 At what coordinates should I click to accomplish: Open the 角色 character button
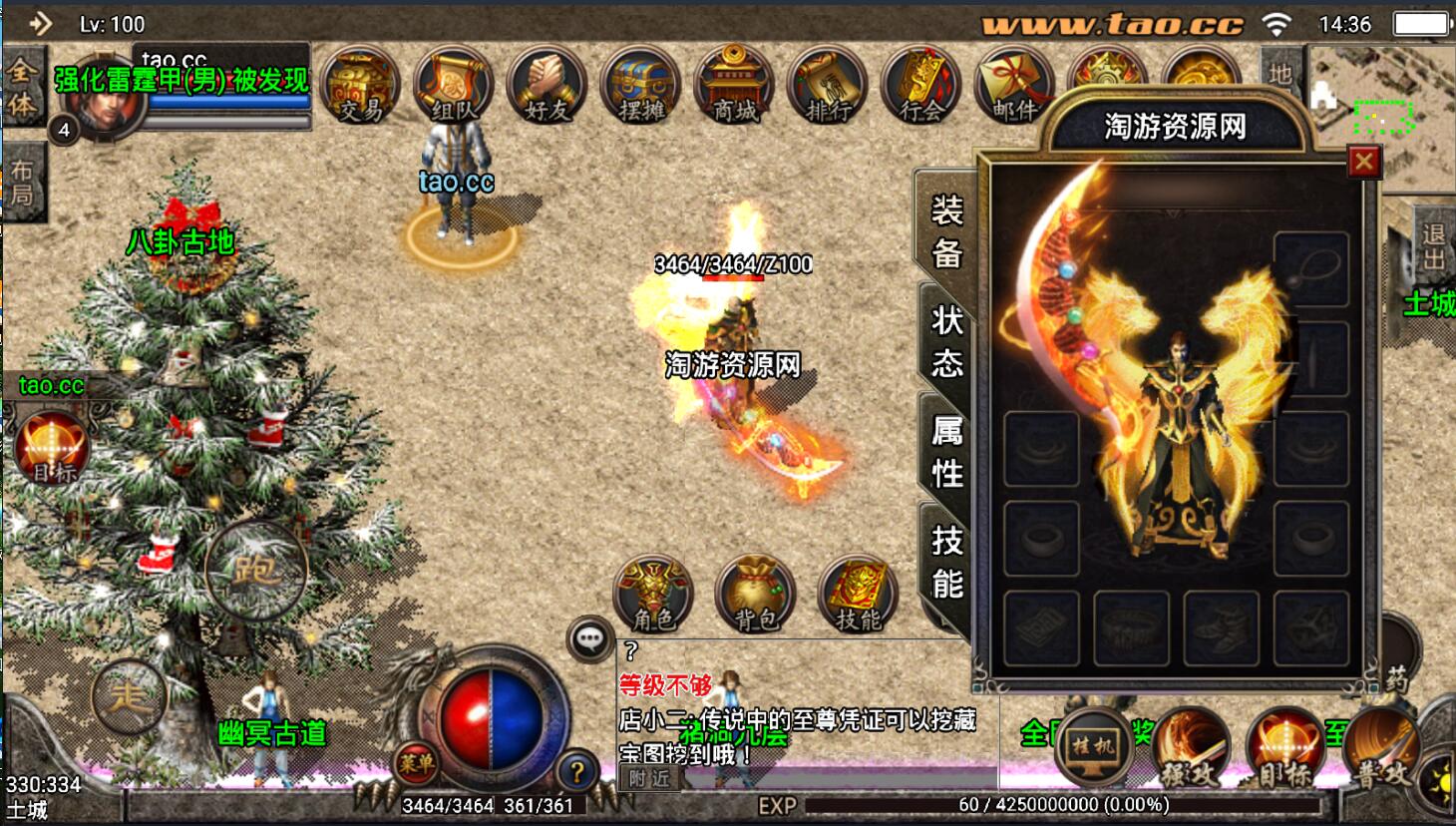click(x=653, y=595)
